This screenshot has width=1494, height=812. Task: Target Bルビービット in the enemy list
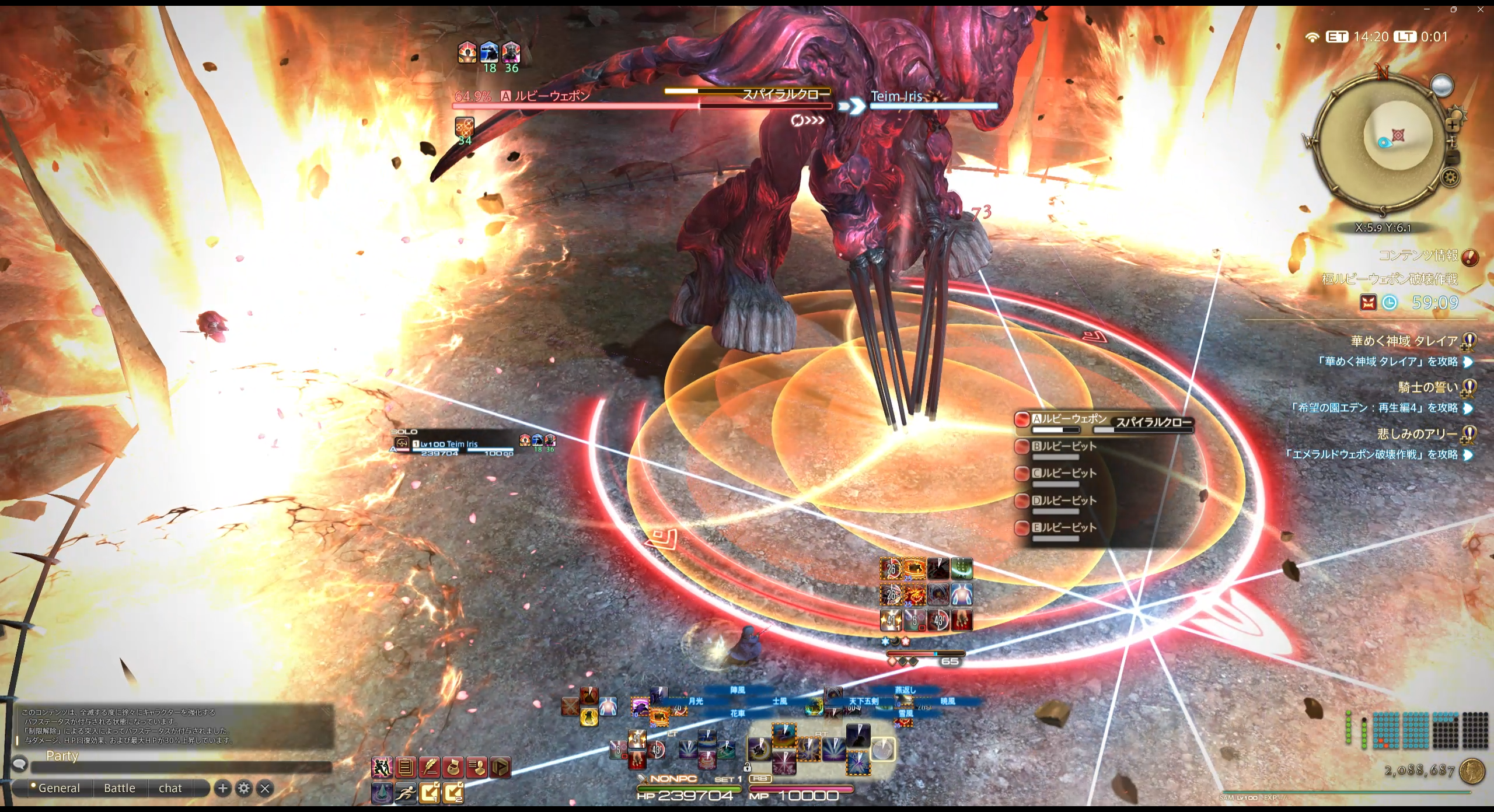coord(1064,446)
